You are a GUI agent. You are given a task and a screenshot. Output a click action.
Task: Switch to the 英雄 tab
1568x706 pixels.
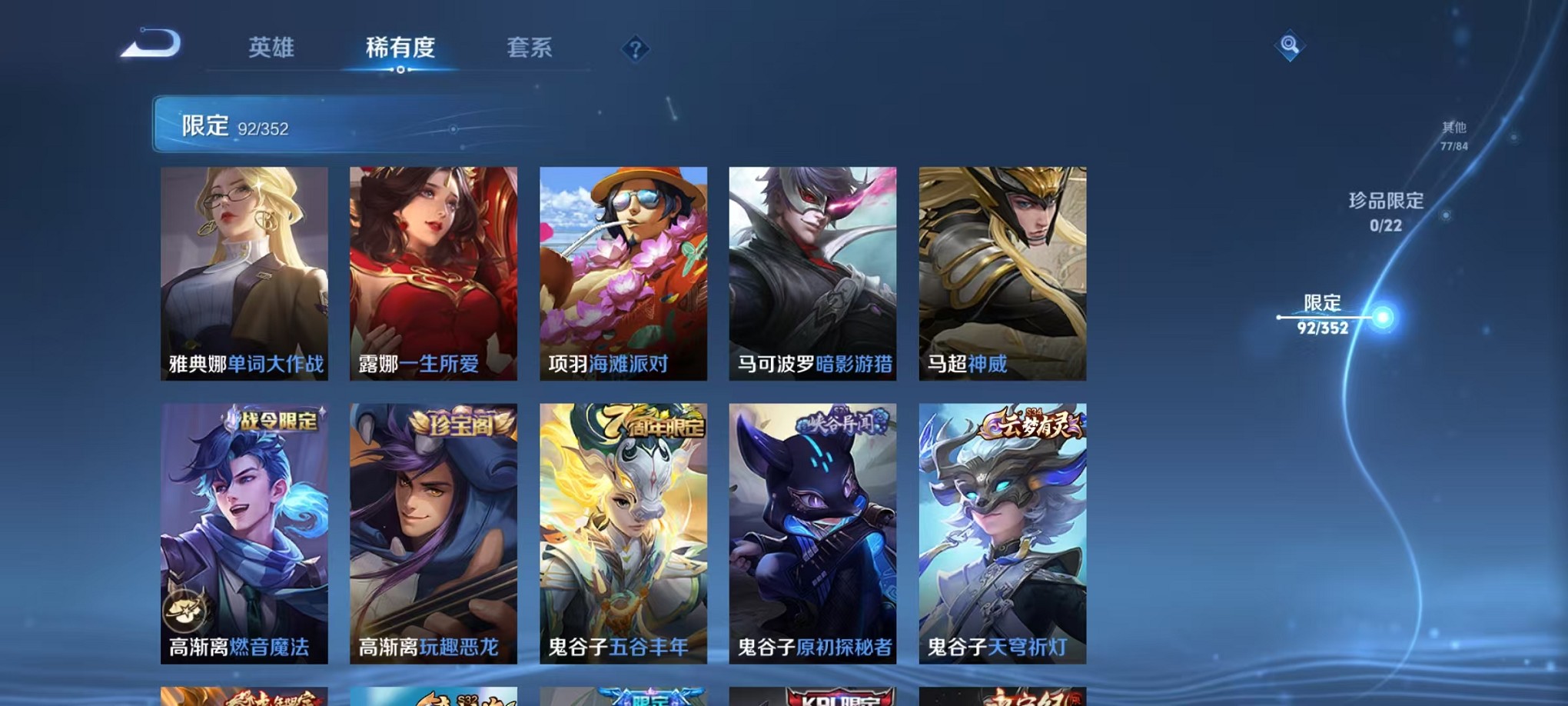pos(272,49)
